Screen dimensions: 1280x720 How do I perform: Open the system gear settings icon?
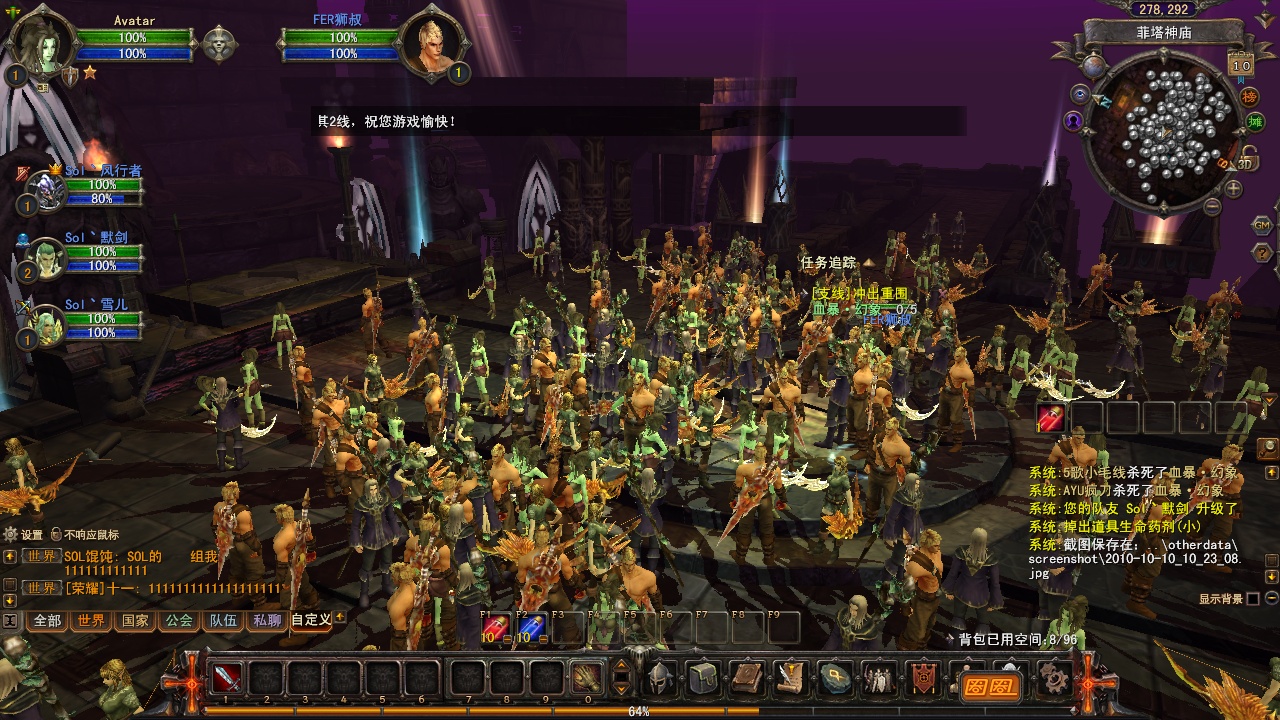point(1052,678)
